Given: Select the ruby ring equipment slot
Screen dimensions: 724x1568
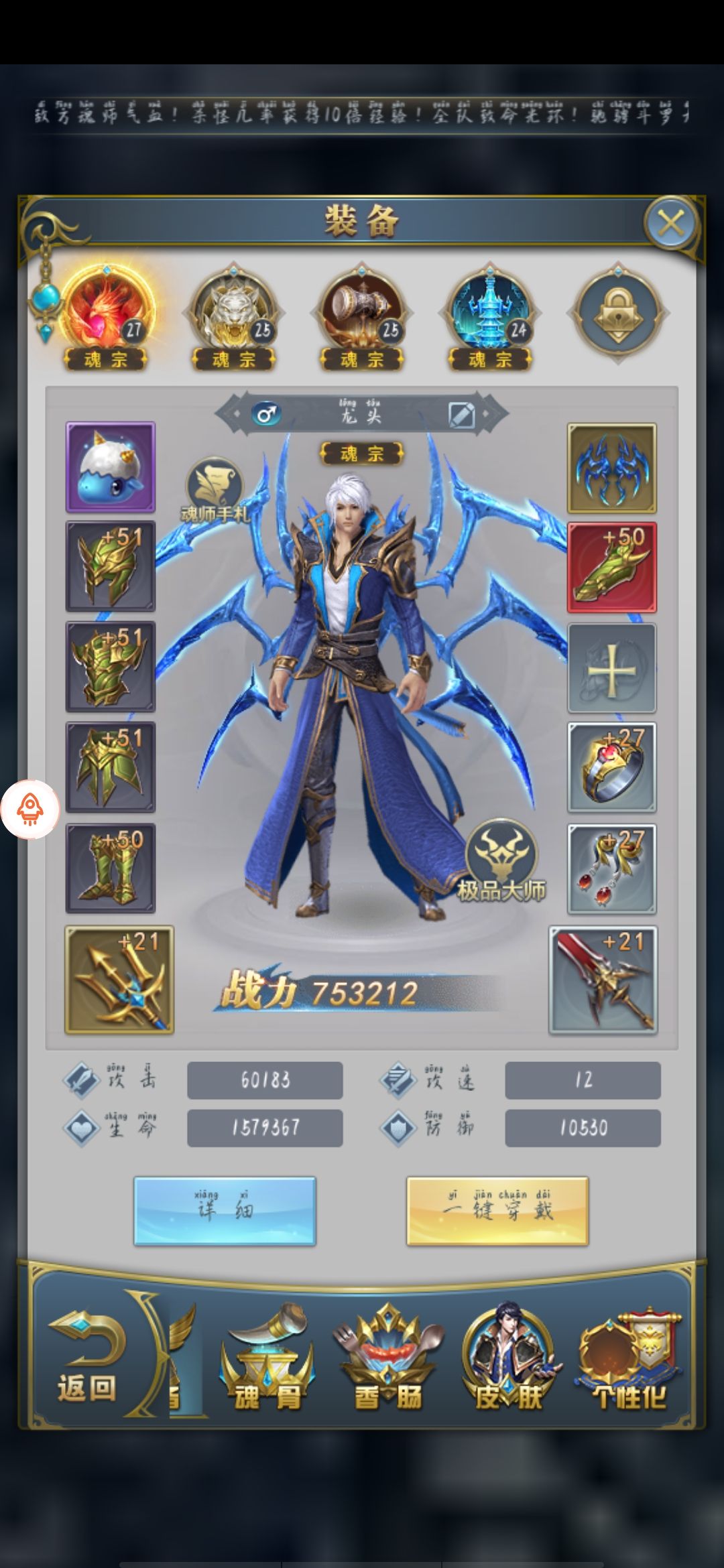Looking at the screenshot, I should point(611,768).
